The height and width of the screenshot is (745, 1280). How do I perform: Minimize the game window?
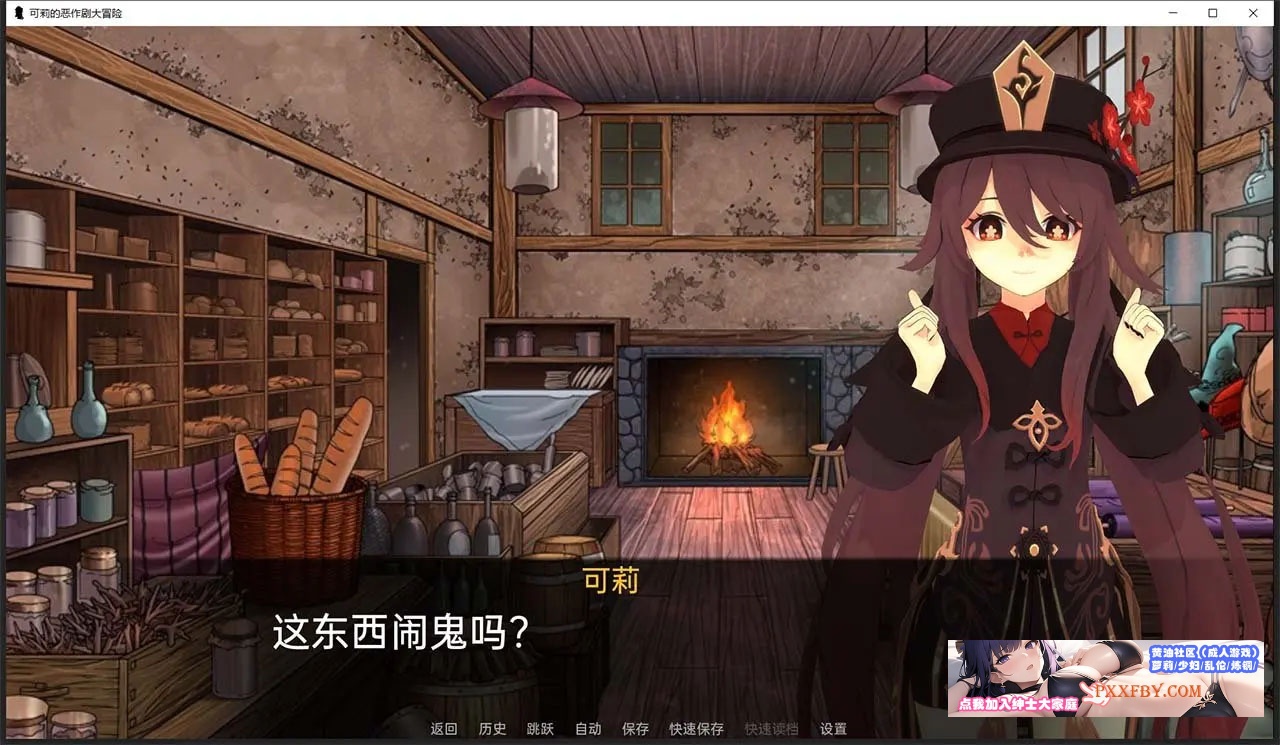(1172, 13)
